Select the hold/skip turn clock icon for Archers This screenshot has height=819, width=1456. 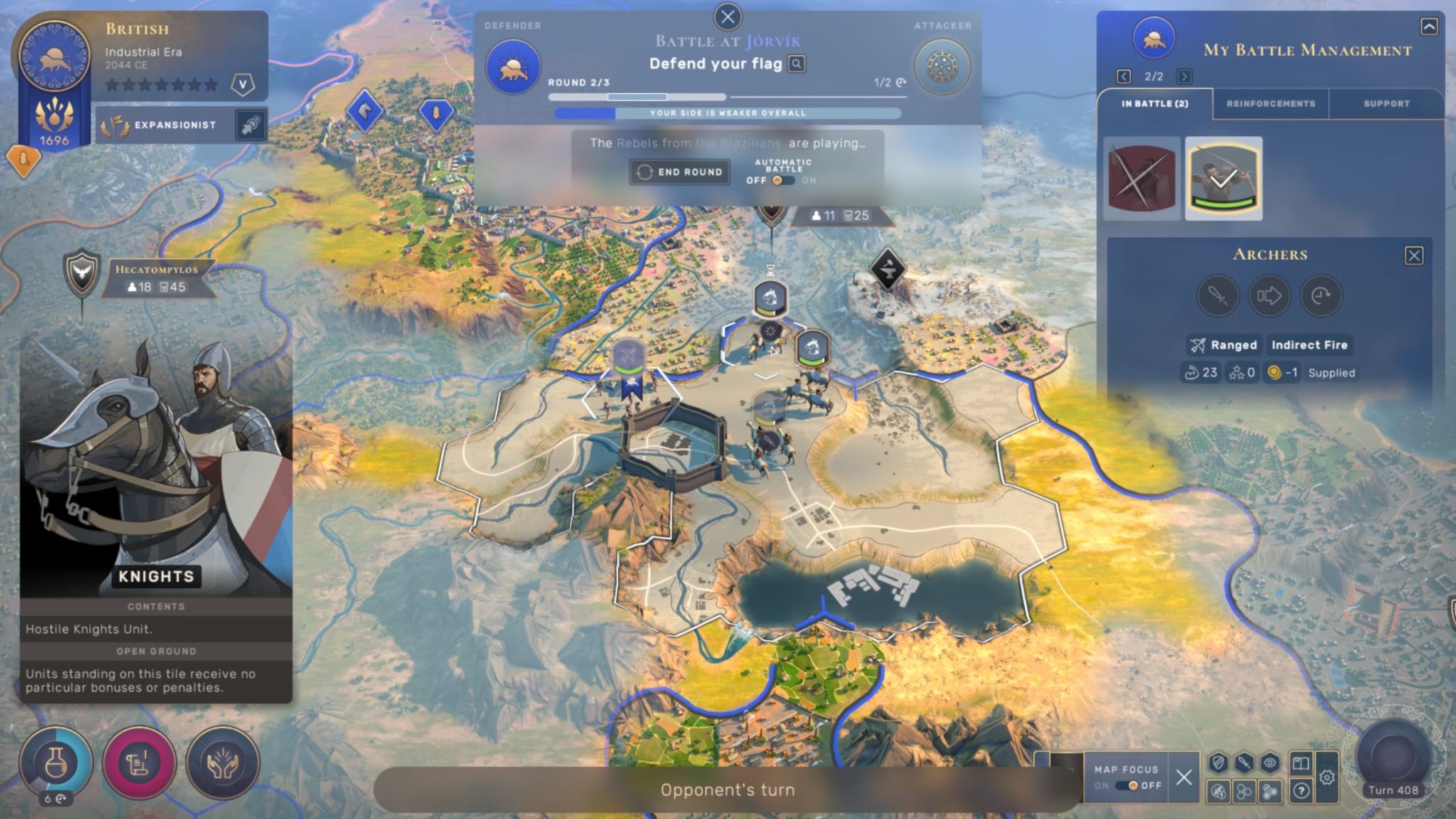point(1321,296)
